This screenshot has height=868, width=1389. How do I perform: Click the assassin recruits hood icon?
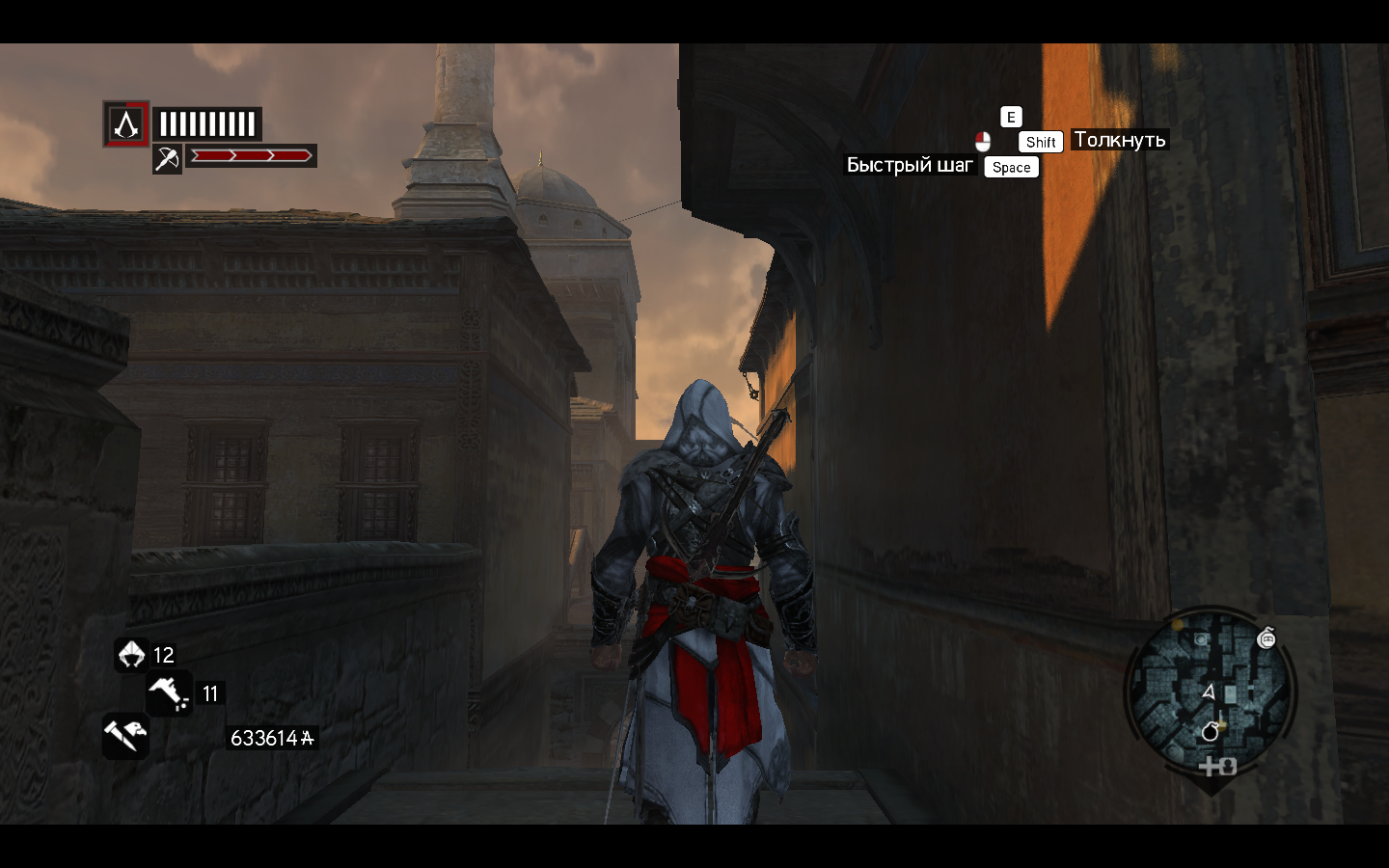pos(131,655)
